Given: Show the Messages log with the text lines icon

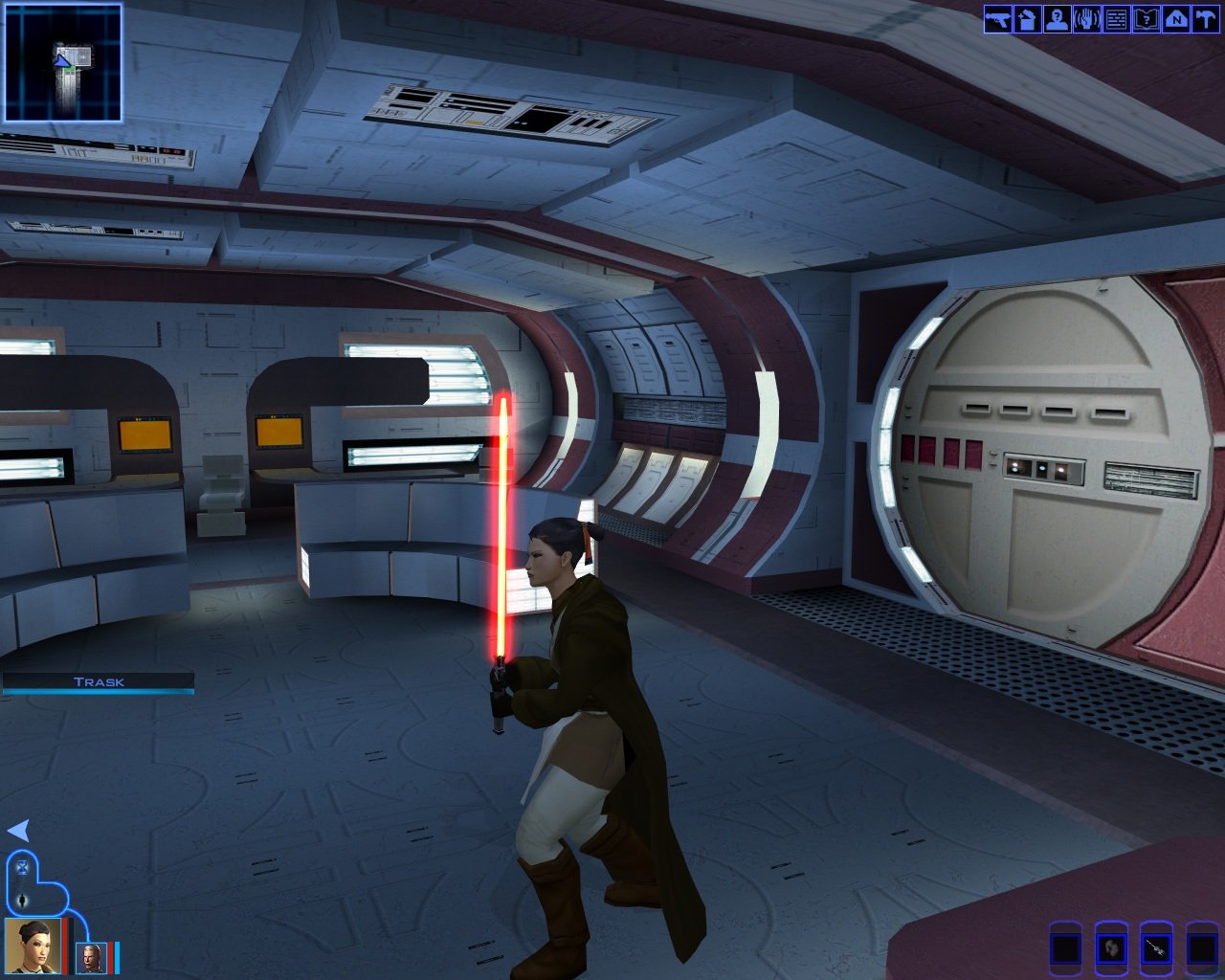Looking at the screenshot, I should point(1117,19).
